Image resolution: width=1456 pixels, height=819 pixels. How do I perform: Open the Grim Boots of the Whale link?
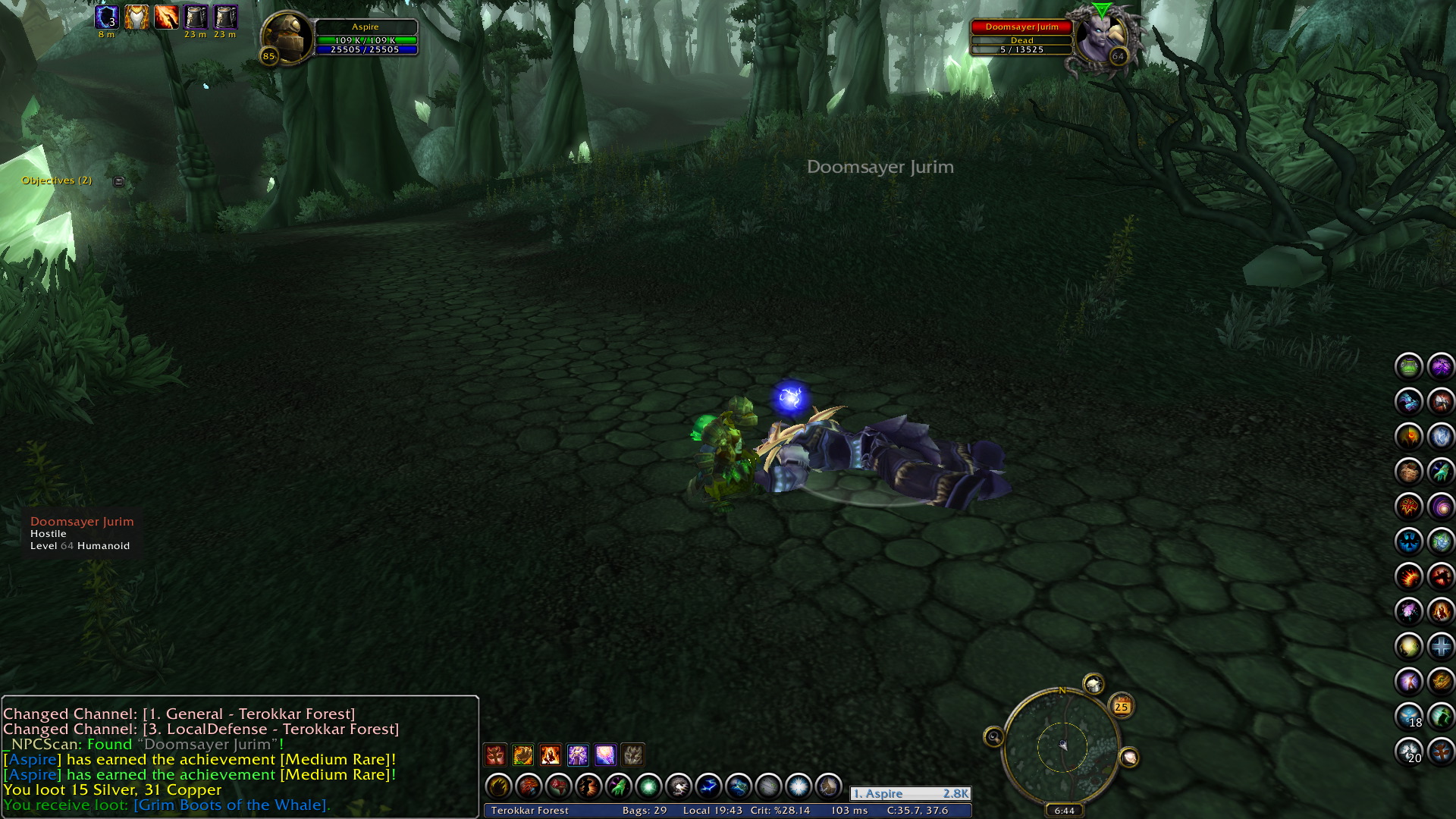tap(231, 805)
